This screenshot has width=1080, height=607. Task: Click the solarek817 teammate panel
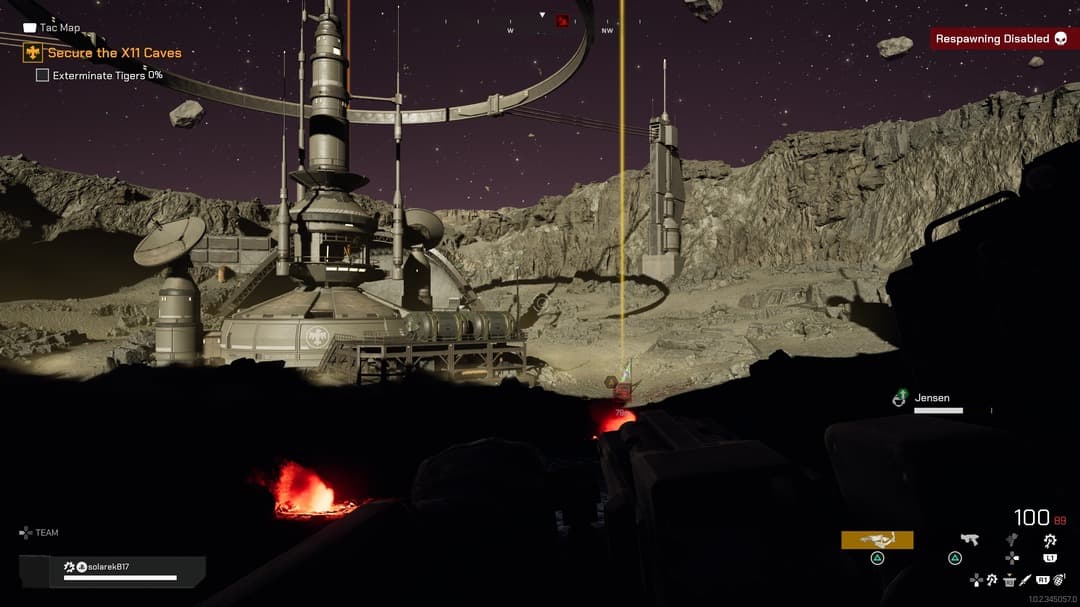coord(112,571)
